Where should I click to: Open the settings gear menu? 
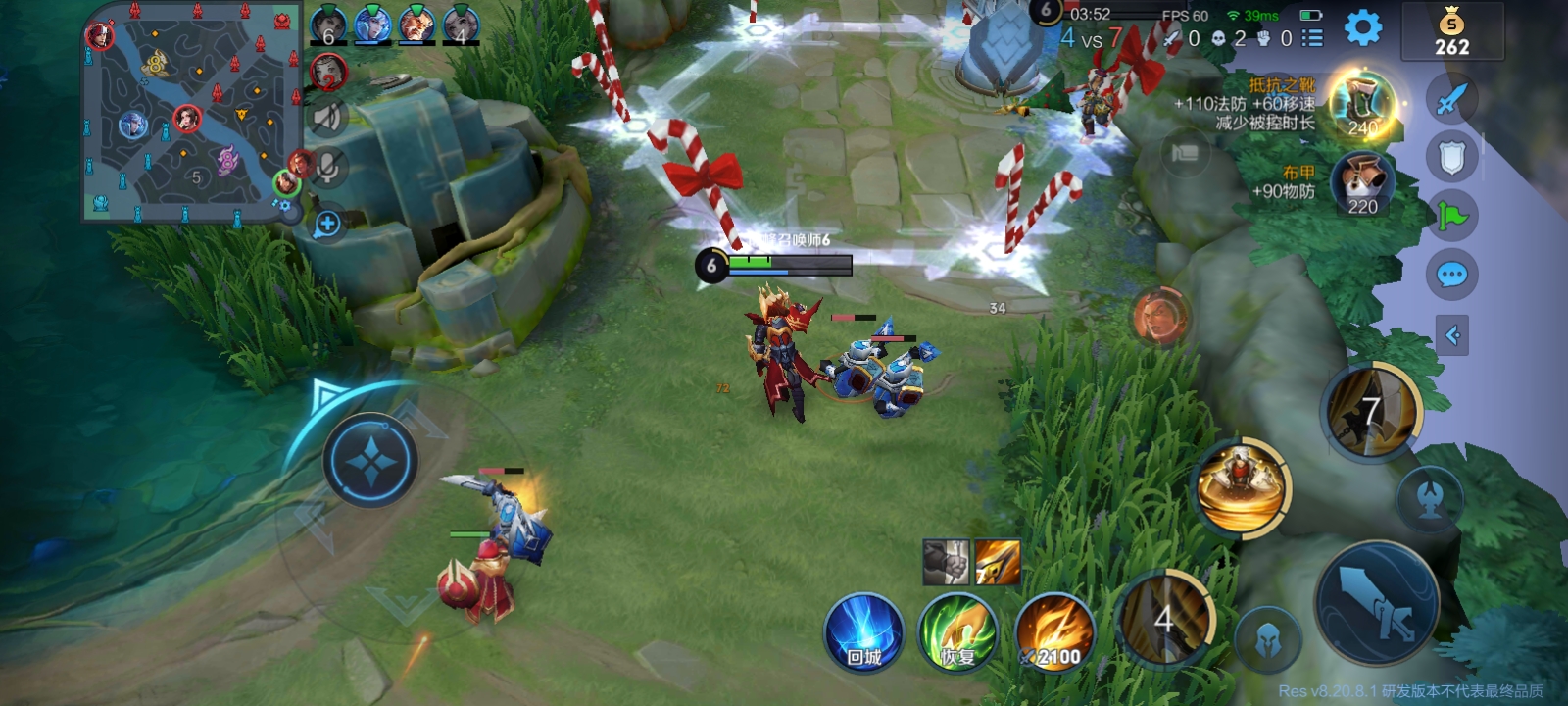coord(1362,27)
